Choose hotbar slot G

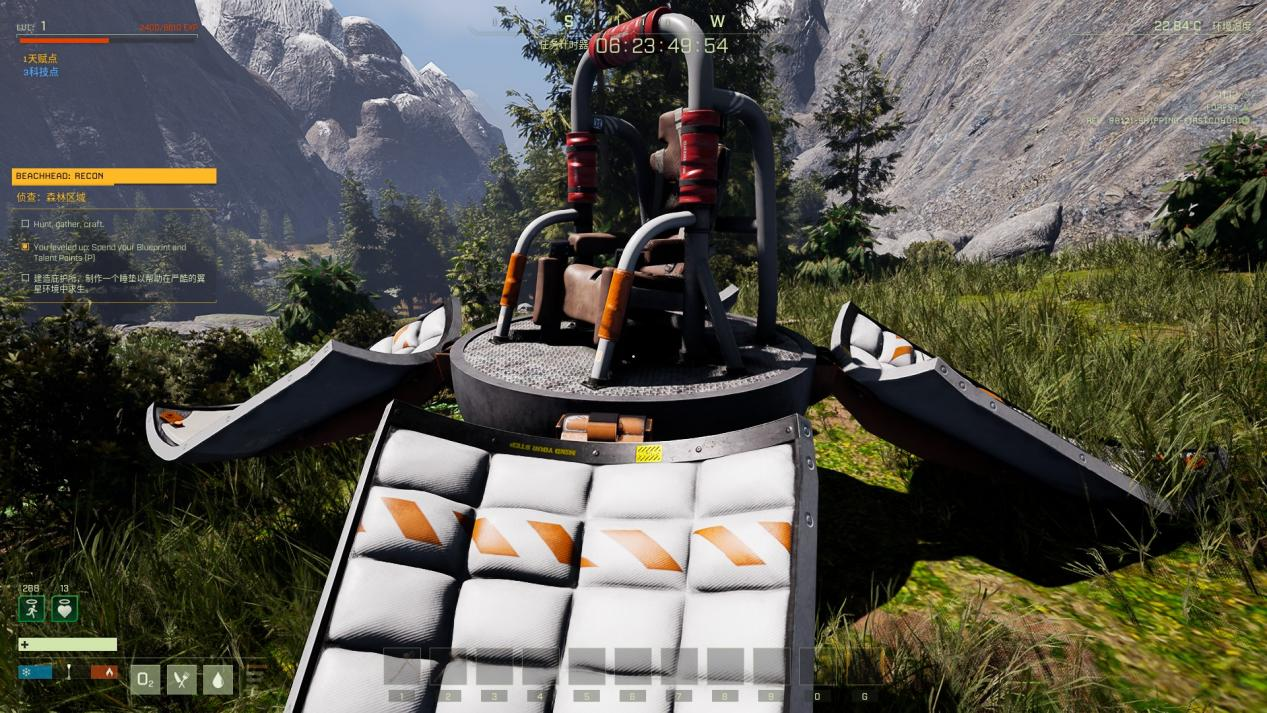click(x=863, y=666)
